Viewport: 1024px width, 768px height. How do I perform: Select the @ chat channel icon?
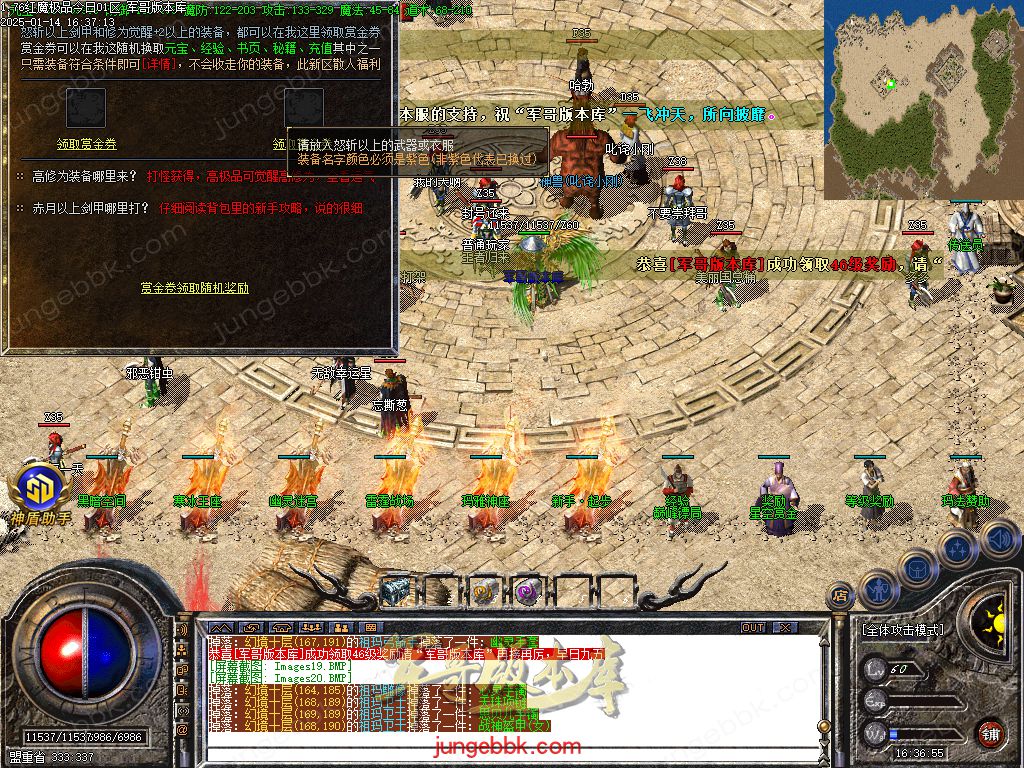tap(181, 732)
